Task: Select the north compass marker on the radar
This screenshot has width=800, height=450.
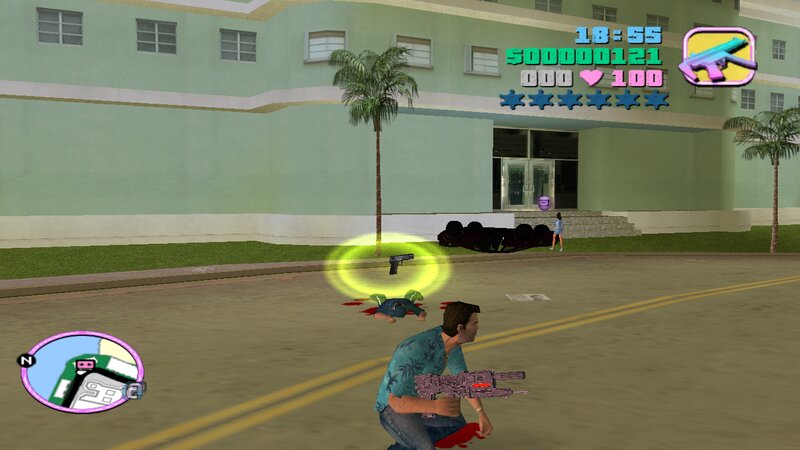Action: [x=28, y=360]
